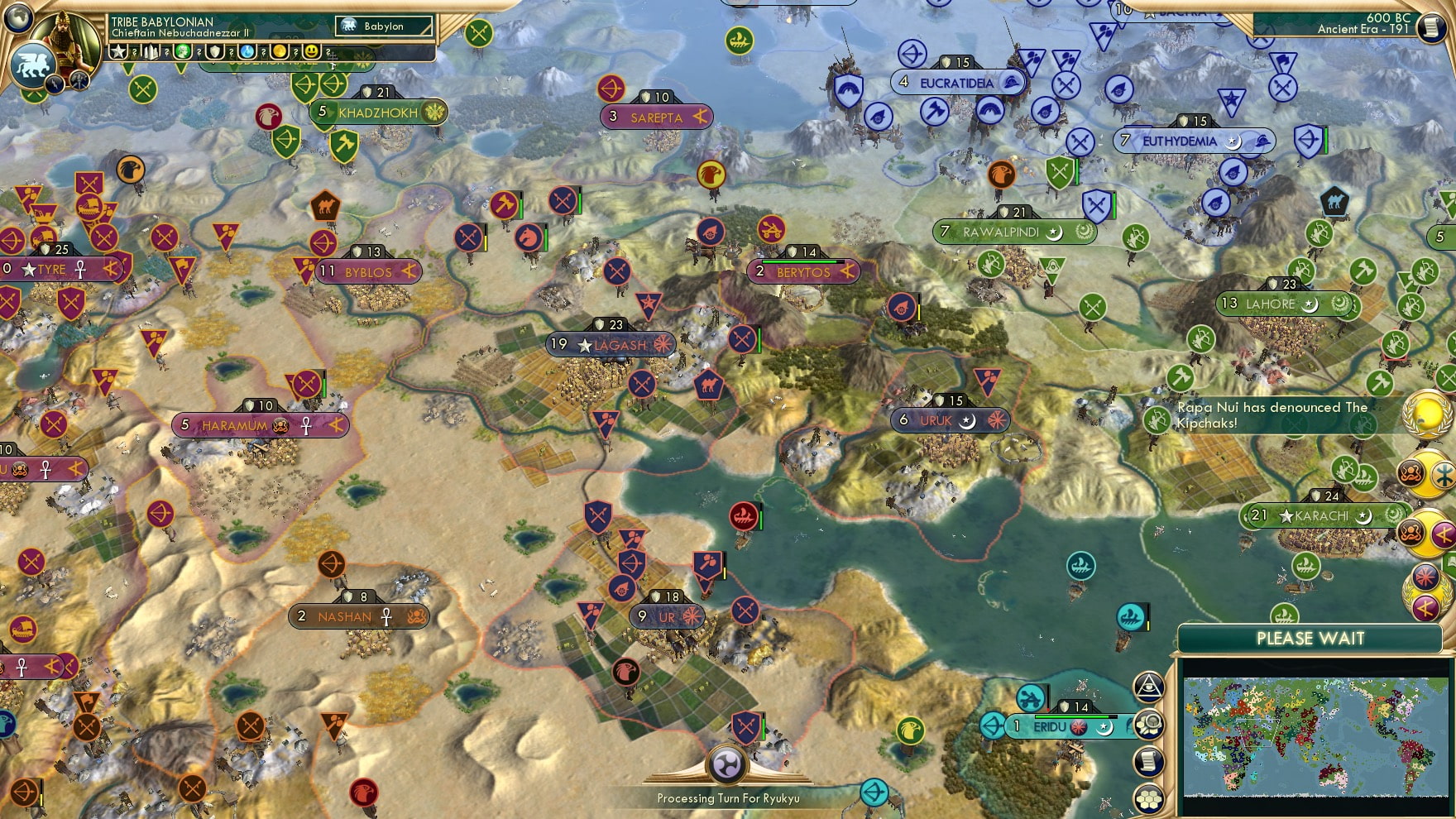
Task: Open the eye-in-triangle minimap options button
Action: pyautogui.click(x=1149, y=685)
